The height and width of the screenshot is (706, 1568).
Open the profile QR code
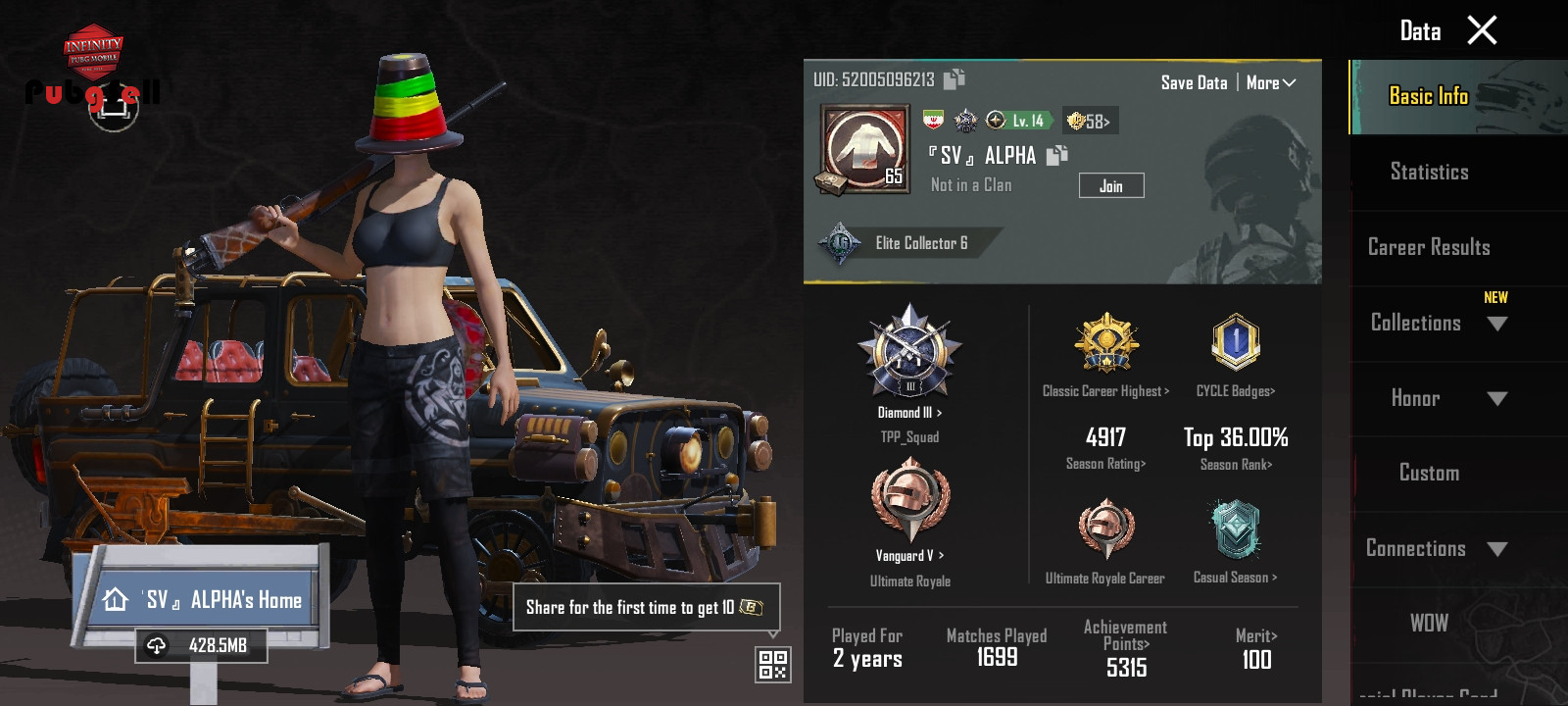[x=772, y=665]
